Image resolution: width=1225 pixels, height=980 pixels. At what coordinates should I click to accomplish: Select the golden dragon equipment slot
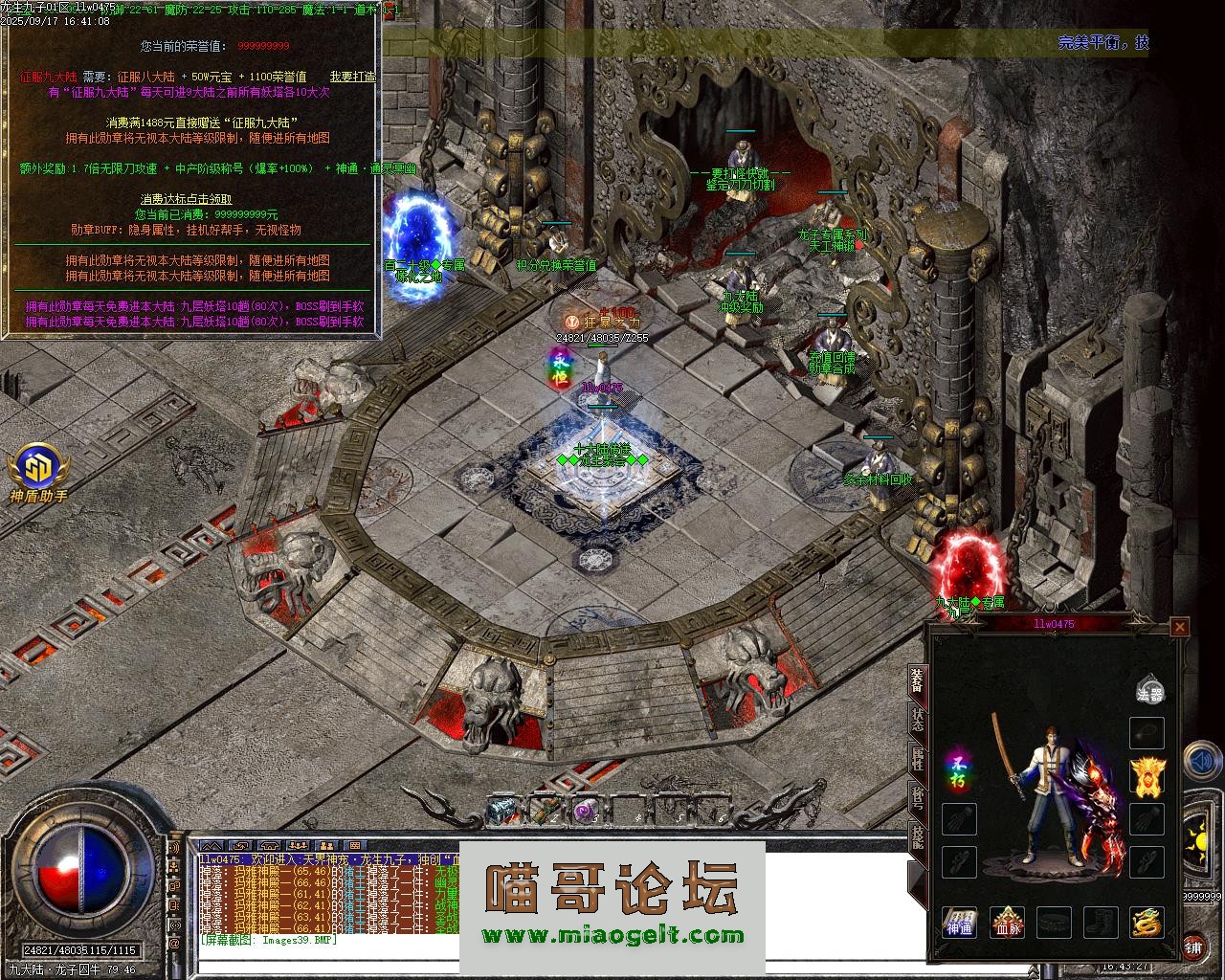point(1147,923)
